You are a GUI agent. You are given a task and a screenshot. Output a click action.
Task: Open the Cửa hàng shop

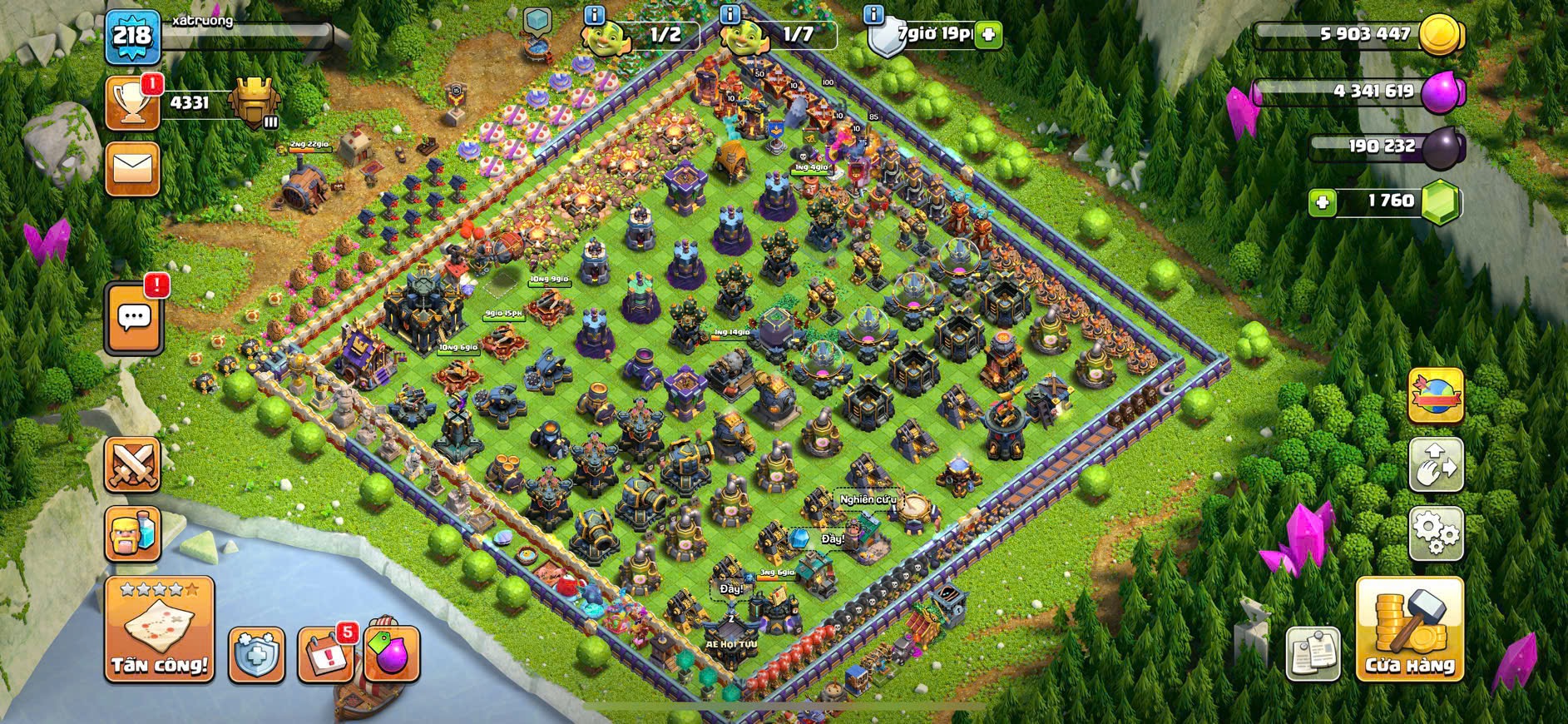(x=1409, y=629)
